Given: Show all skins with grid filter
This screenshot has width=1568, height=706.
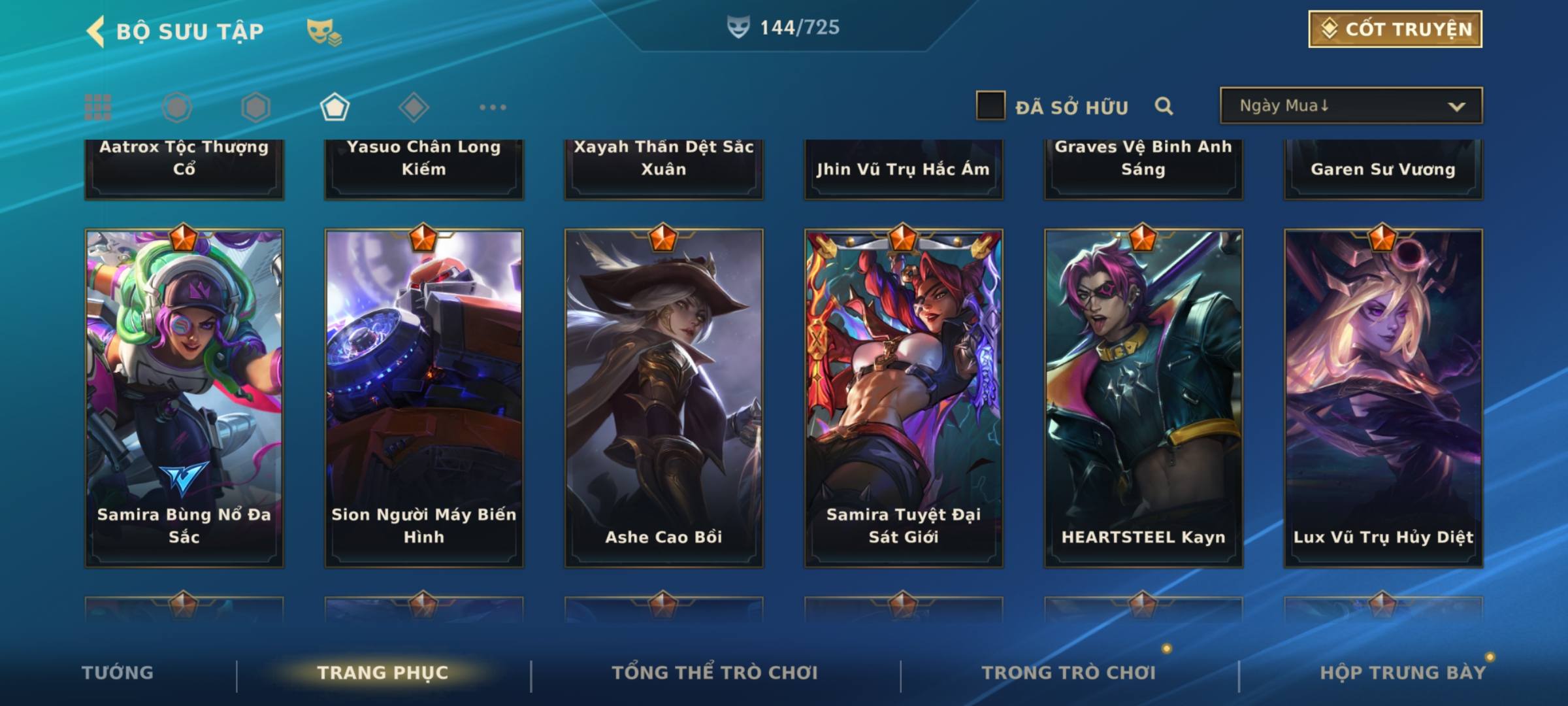Looking at the screenshot, I should point(98,107).
